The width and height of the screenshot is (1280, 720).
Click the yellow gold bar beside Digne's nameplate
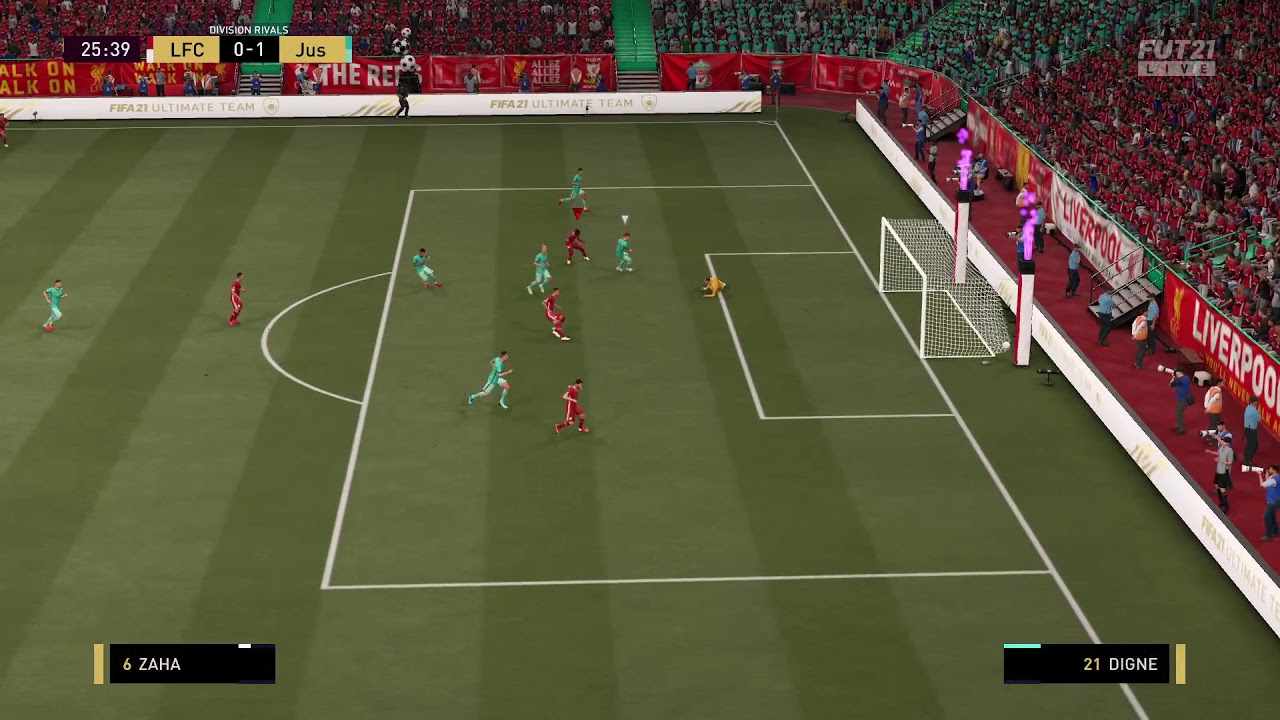pyautogui.click(x=1179, y=664)
